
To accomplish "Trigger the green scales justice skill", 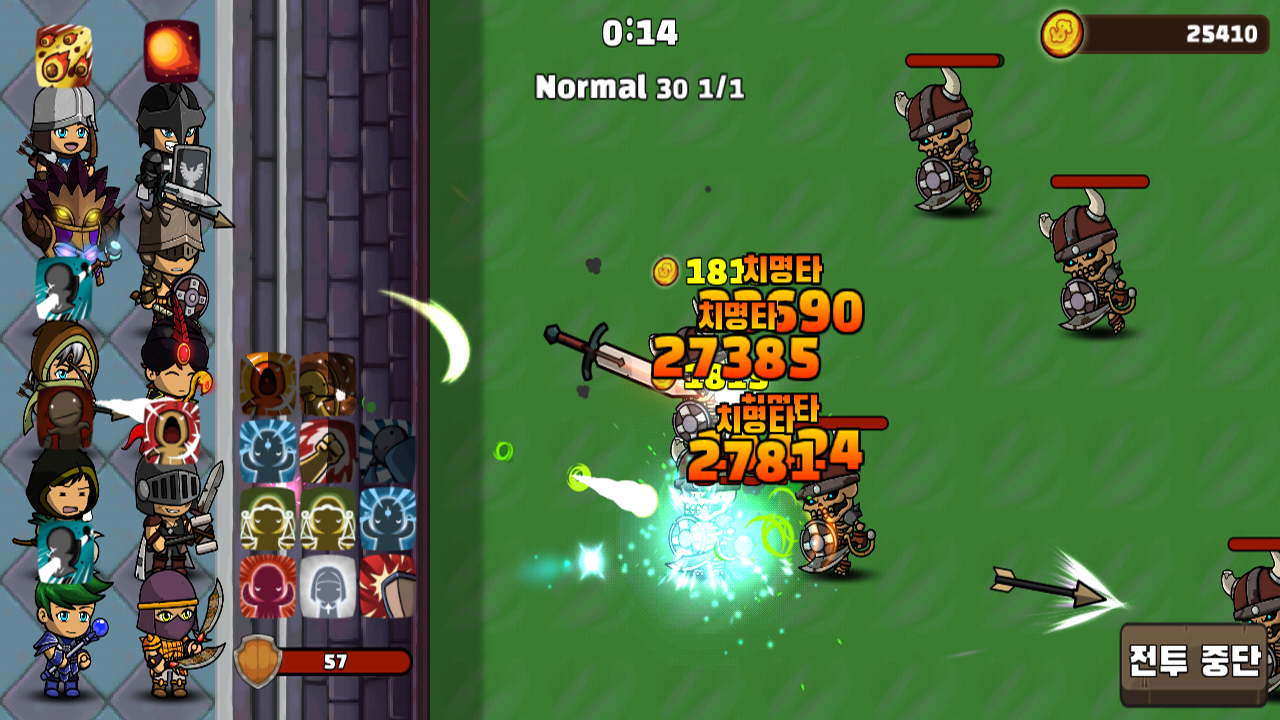I will [266, 518].
